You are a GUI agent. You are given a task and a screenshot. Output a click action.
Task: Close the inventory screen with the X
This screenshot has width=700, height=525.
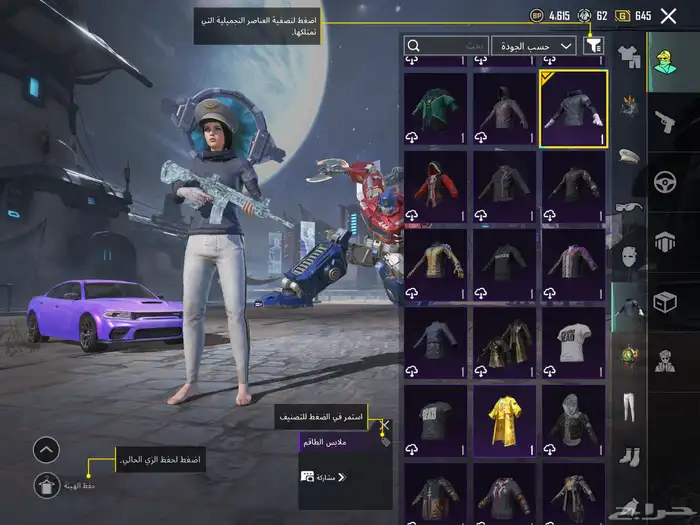[x=669, y=15]
